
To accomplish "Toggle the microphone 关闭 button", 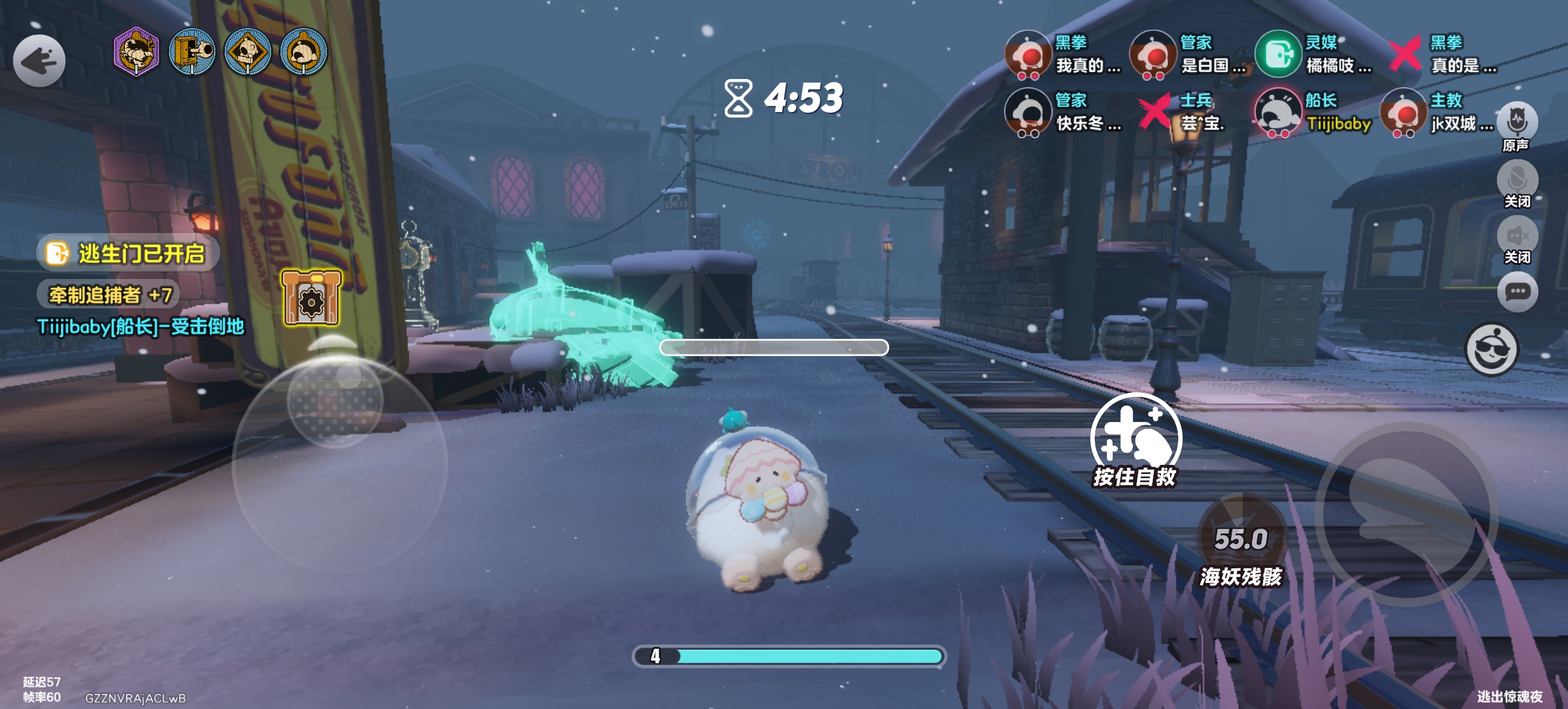I will [x=1517, y=180].
